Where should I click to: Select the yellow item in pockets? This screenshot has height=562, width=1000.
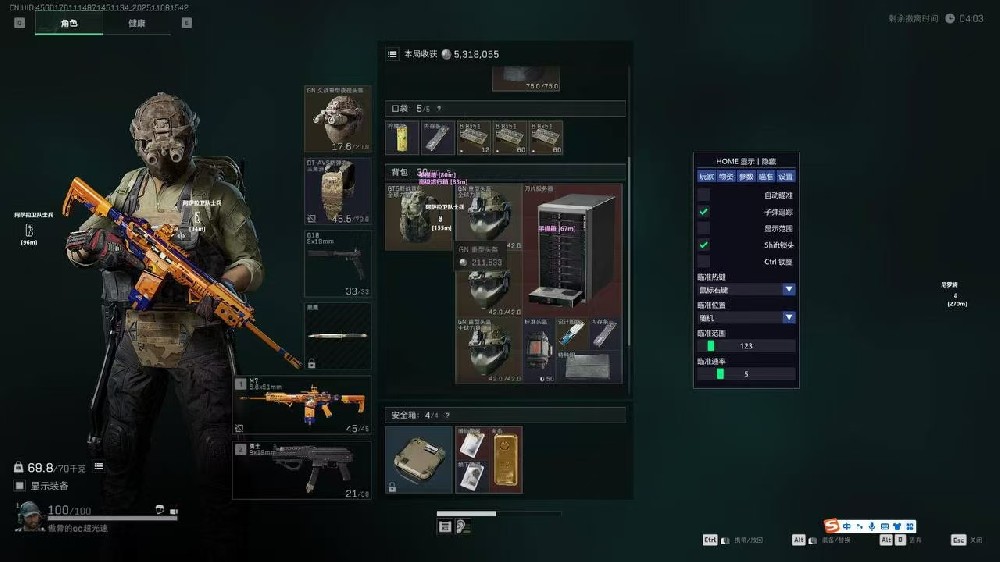click(x=401, y=137)
